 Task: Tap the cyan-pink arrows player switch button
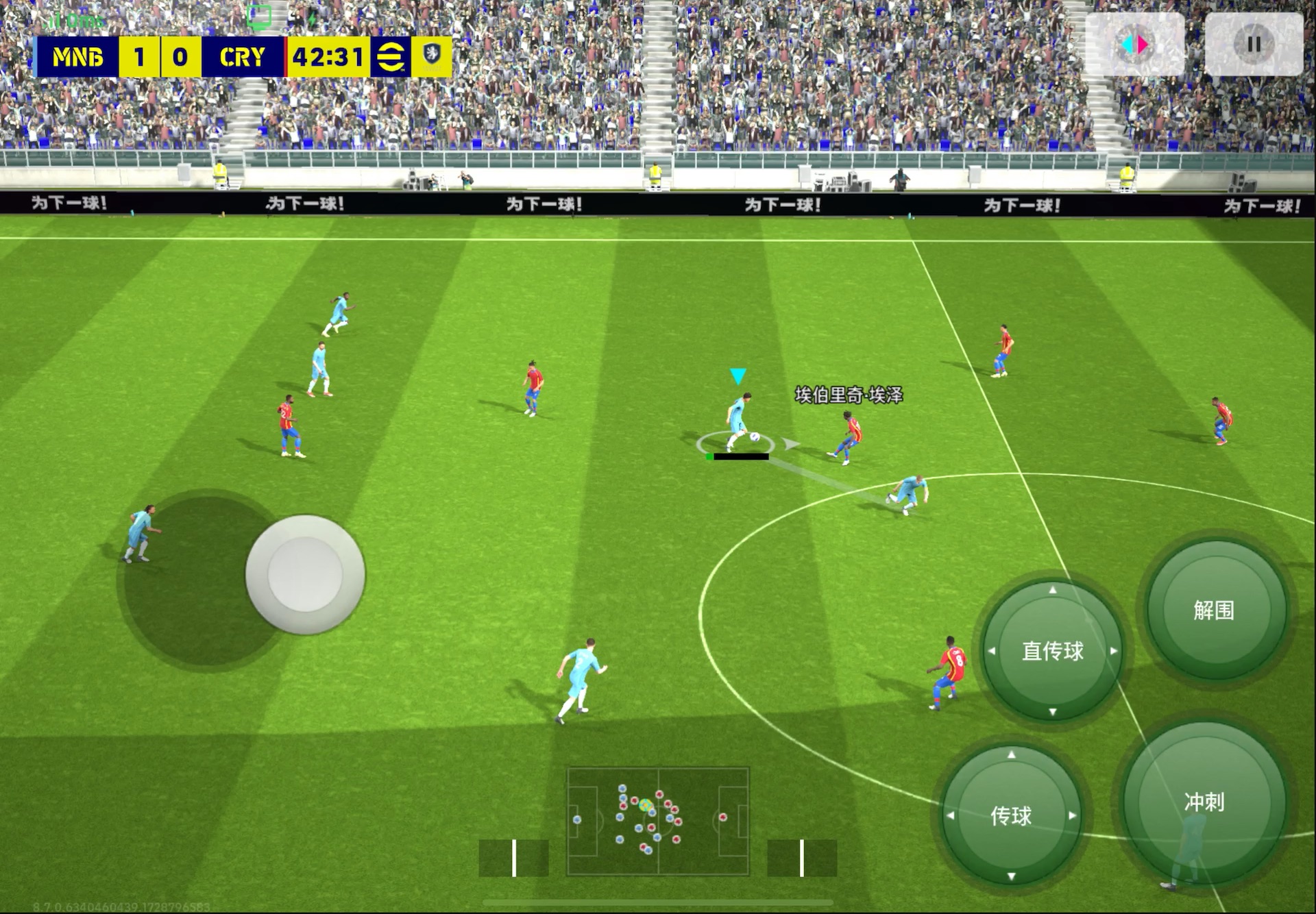[1135, 45]
